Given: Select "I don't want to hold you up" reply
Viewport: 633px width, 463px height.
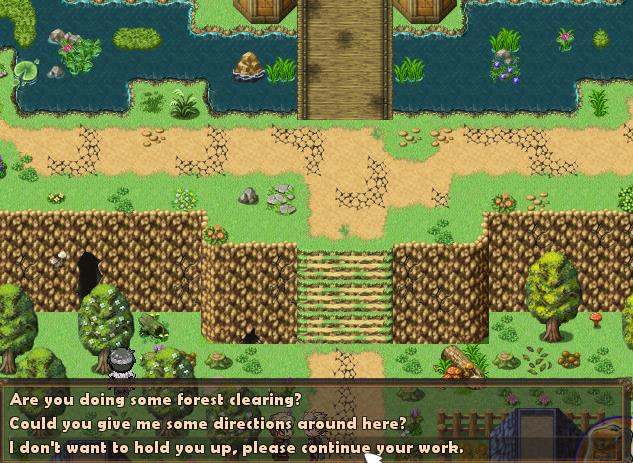Looking at the screenshot, I should [x=236, y=447].
